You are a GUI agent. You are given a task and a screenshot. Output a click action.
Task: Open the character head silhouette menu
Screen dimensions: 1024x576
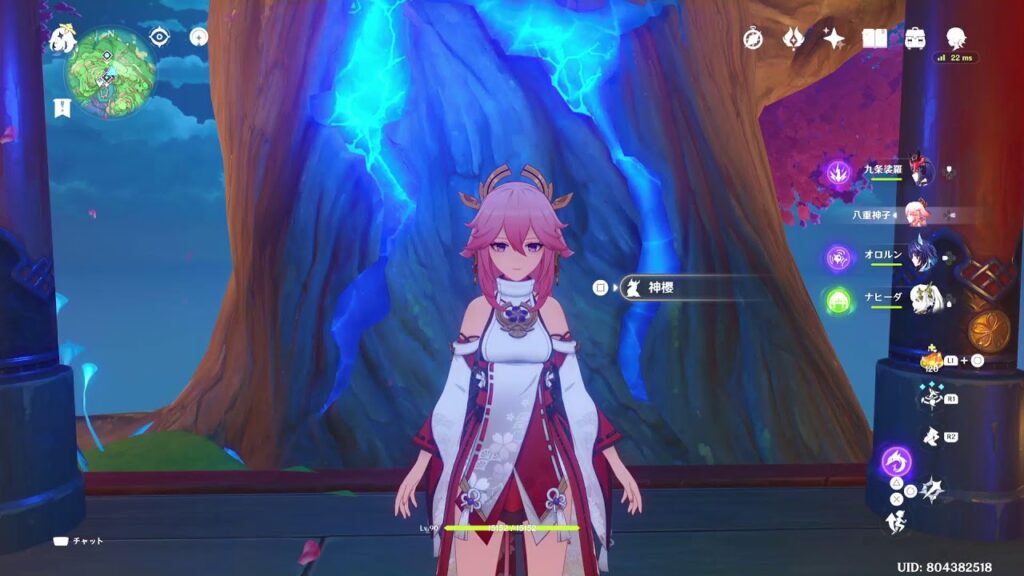pyautogui.click(x=957, y=37)
